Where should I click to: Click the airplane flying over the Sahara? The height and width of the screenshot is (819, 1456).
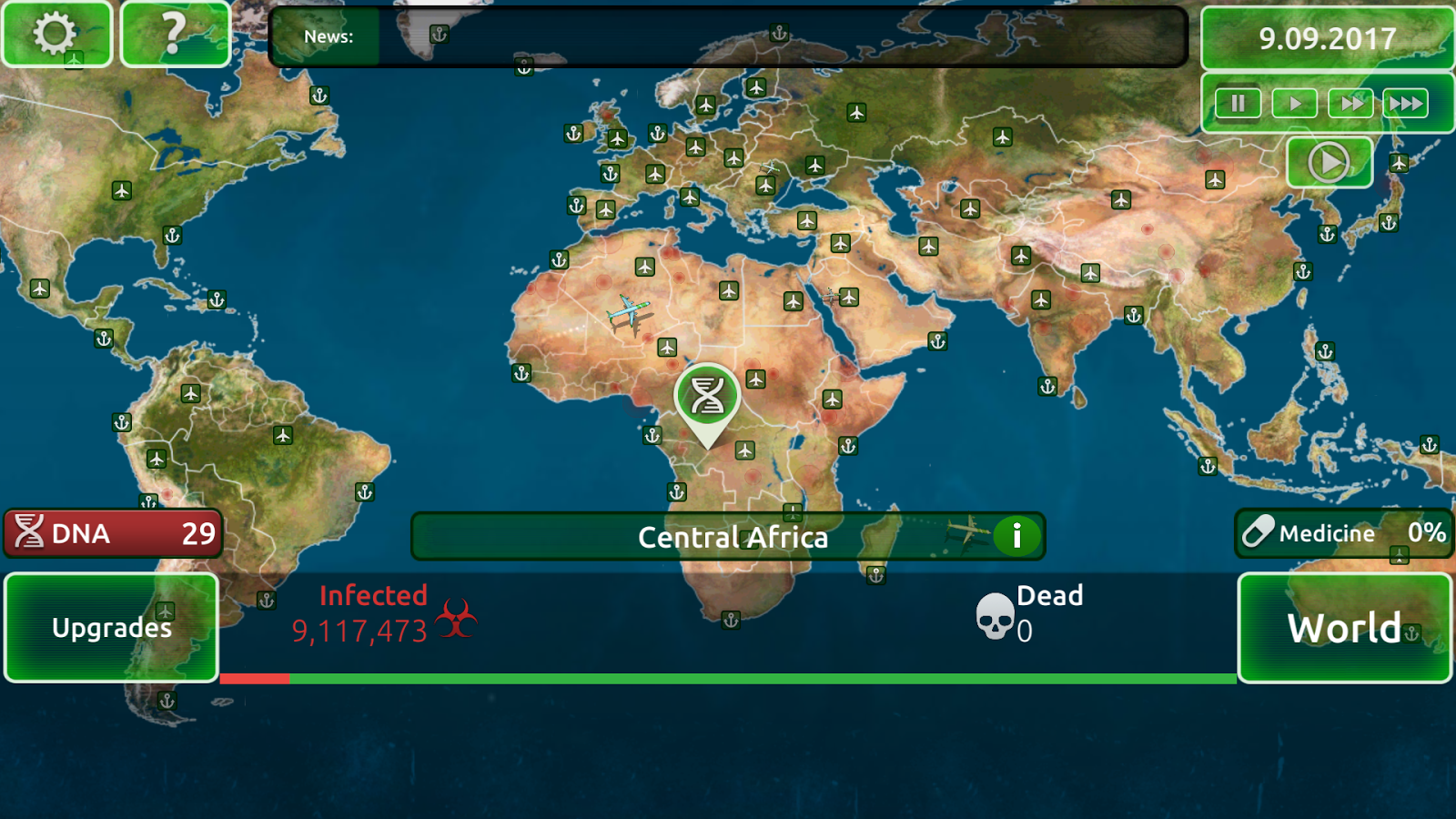coord(627,310)
